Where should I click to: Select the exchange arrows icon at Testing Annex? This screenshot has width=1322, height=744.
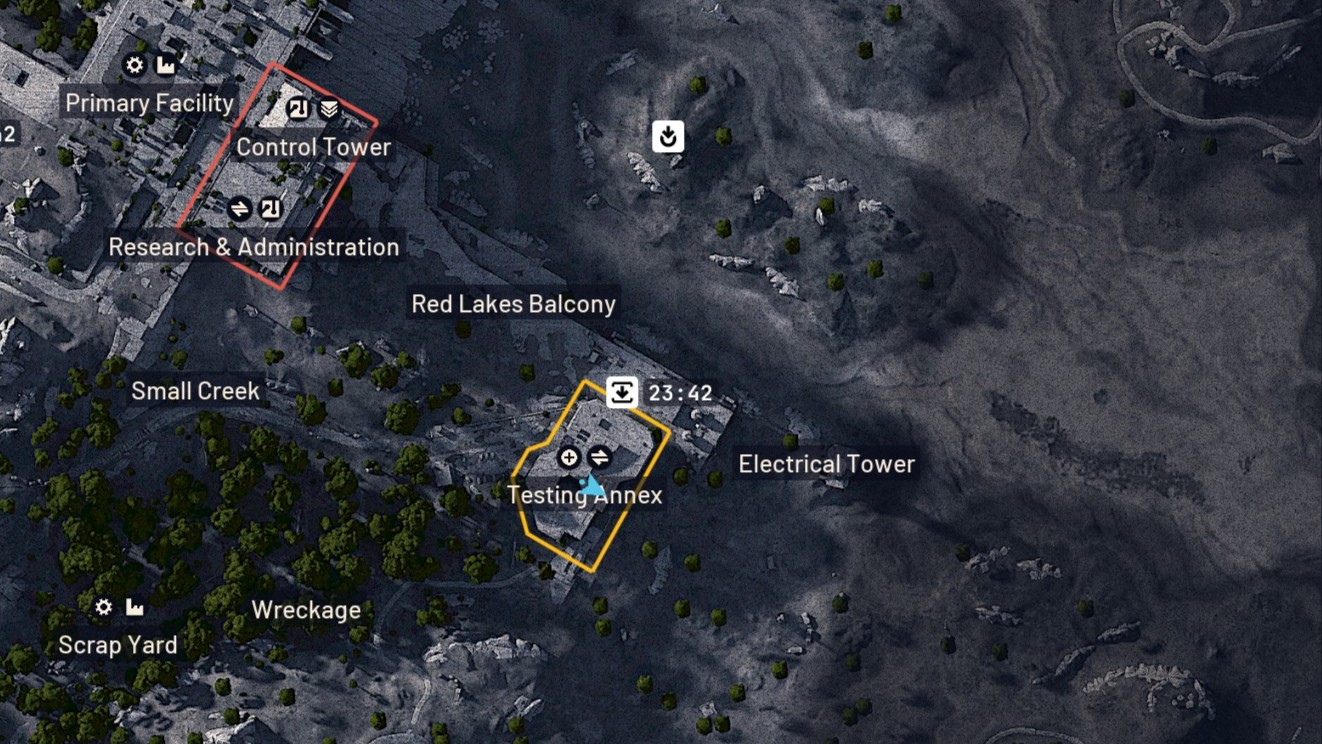[x=599, y=457]
